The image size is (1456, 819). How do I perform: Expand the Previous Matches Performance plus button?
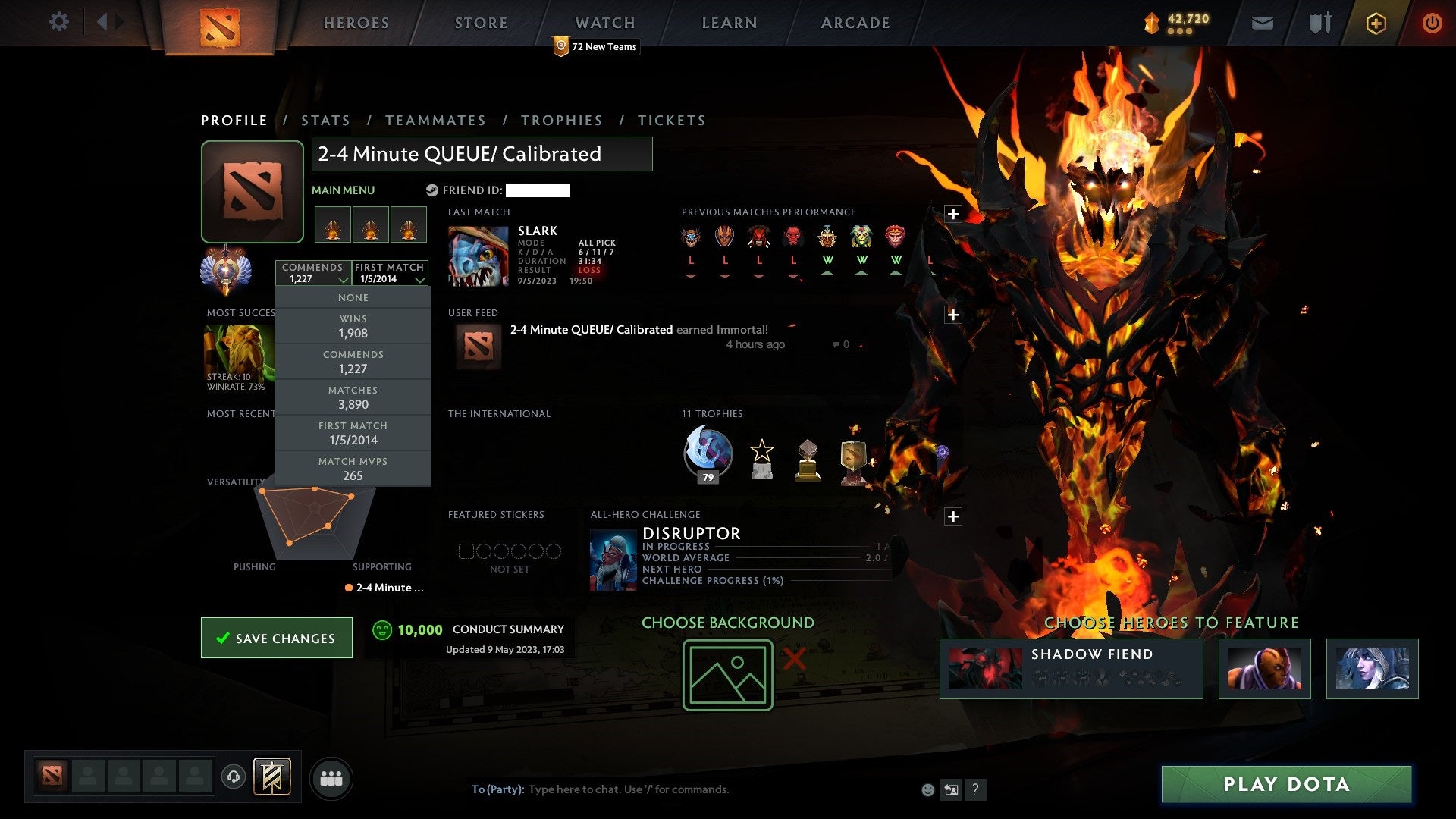[x=953, y=213]
